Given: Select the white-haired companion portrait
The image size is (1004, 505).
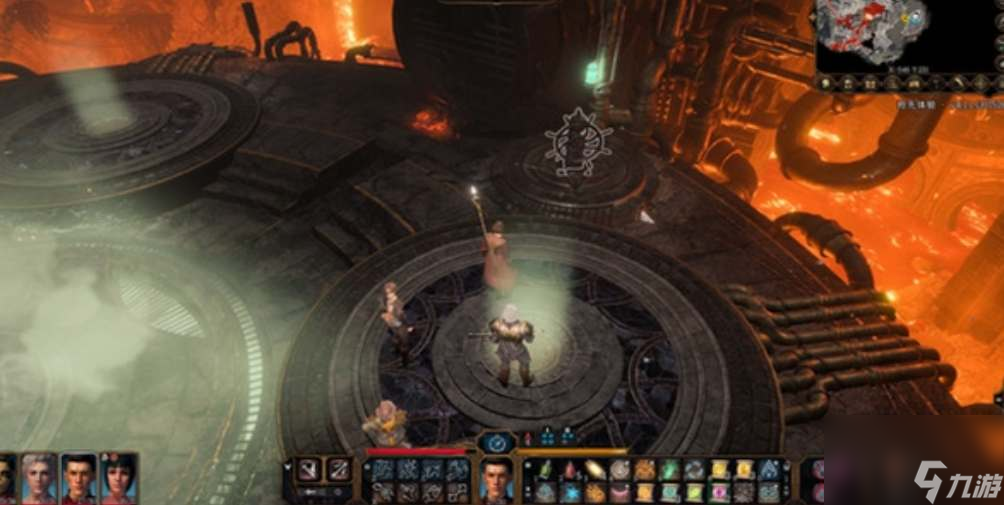Looking at the screenshot, I should (x=39, y=478).
